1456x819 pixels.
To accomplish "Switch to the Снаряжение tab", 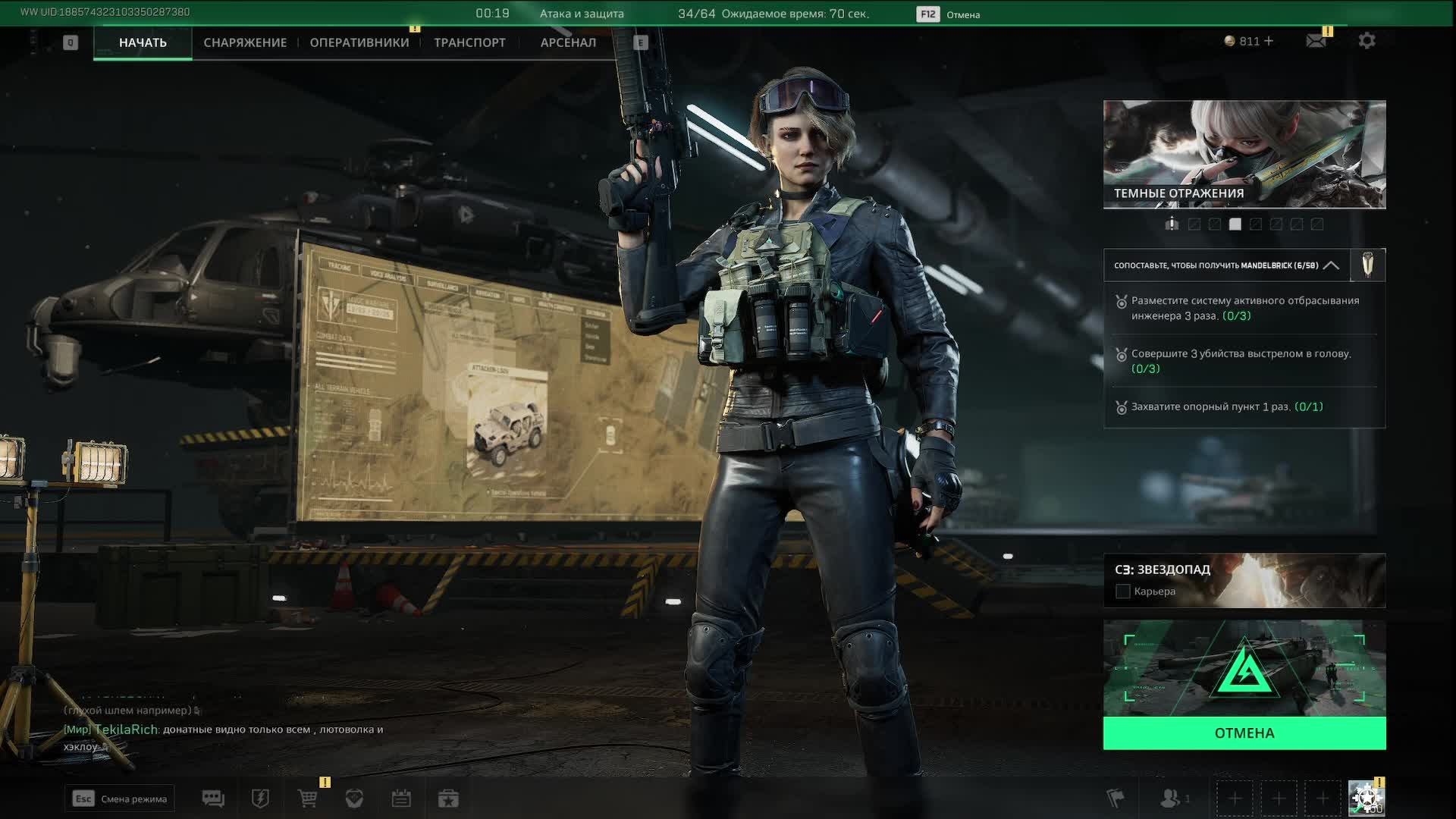I will [245, 42].
